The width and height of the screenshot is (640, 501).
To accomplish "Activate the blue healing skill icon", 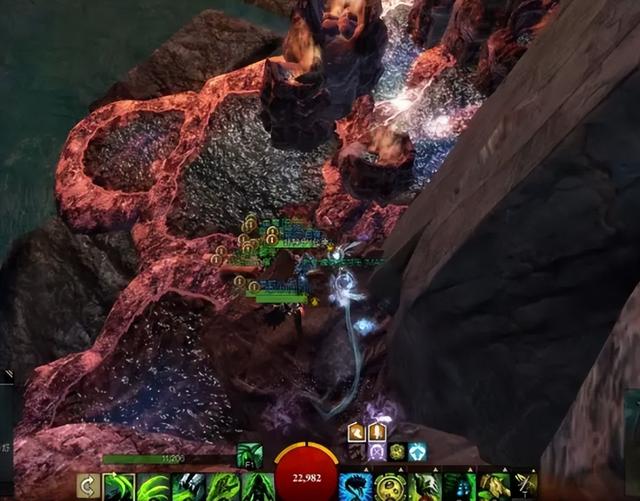I will (x=355, y=487).
